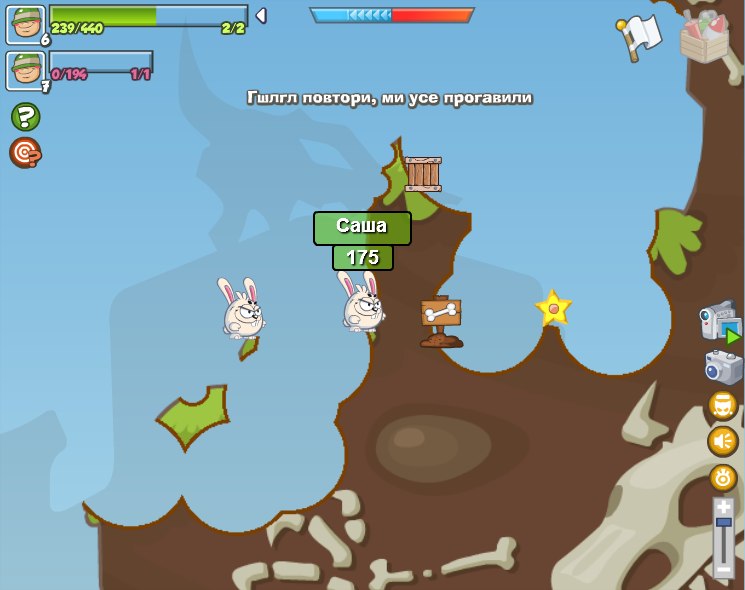Collapse the team panel with the white arrow
745x590 pixels.
click(261, 15)
